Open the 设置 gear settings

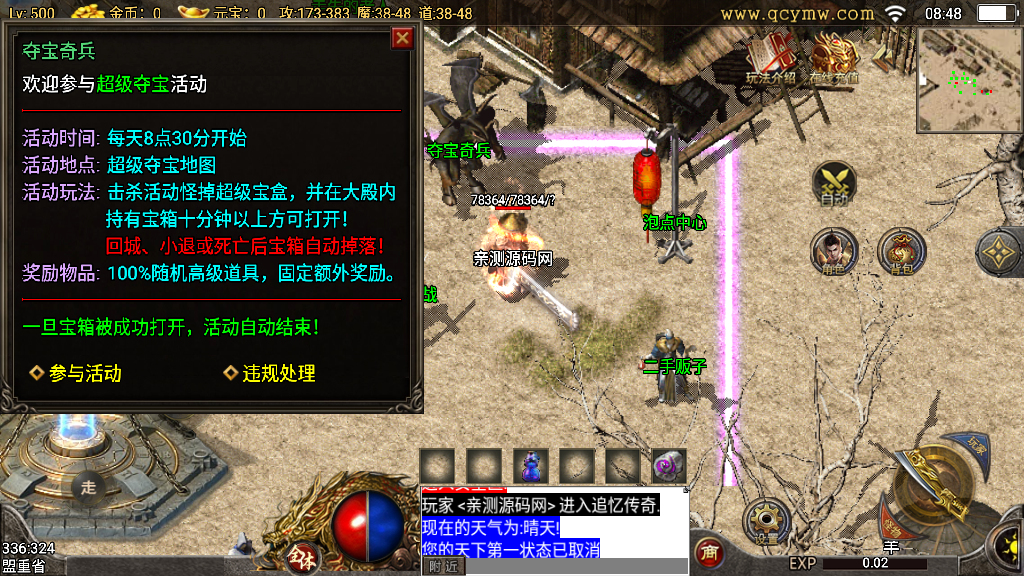coord(767,520)
